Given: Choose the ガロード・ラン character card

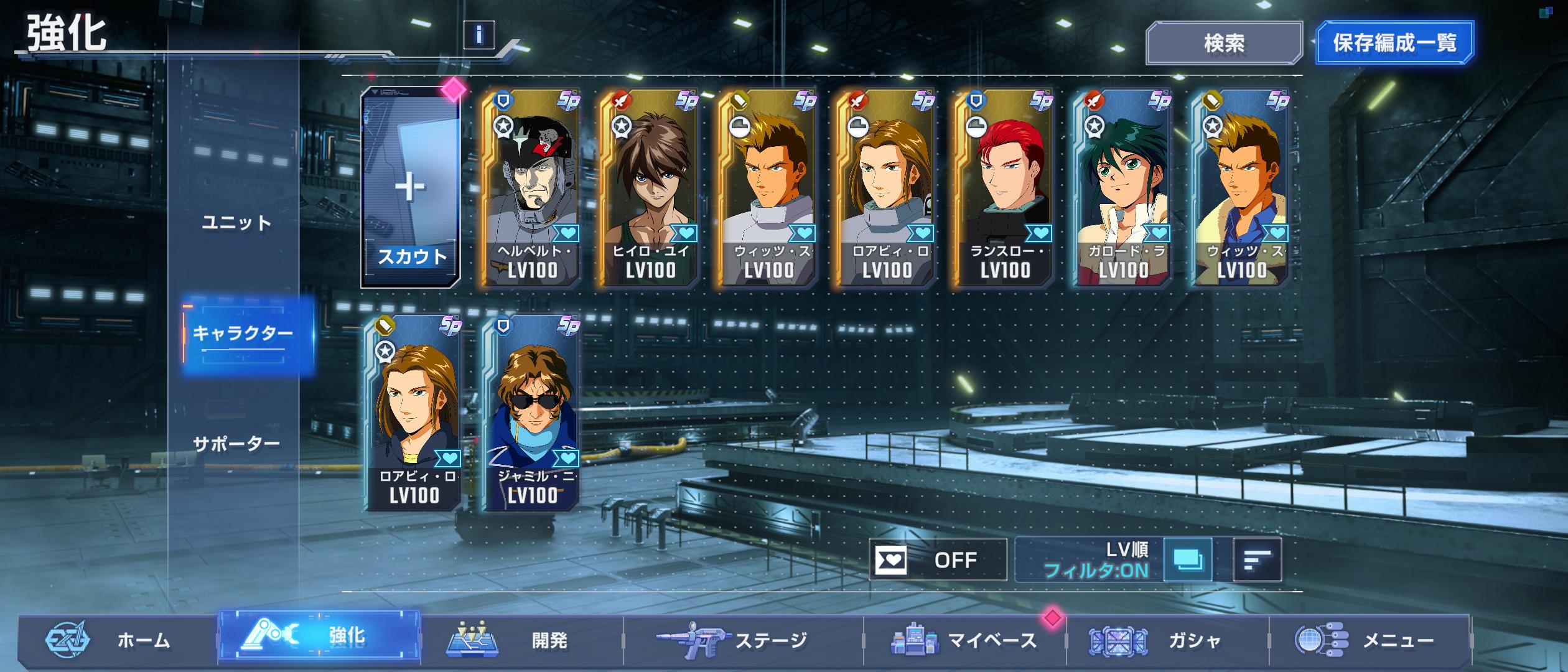Looking at the screenshot, I should (1121, 188).
